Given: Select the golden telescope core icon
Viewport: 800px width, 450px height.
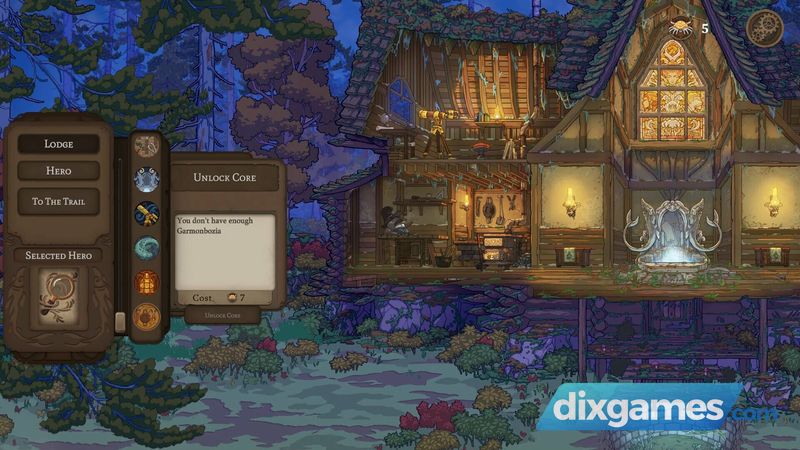Looking at the screenshot, I should pos(147,213).
